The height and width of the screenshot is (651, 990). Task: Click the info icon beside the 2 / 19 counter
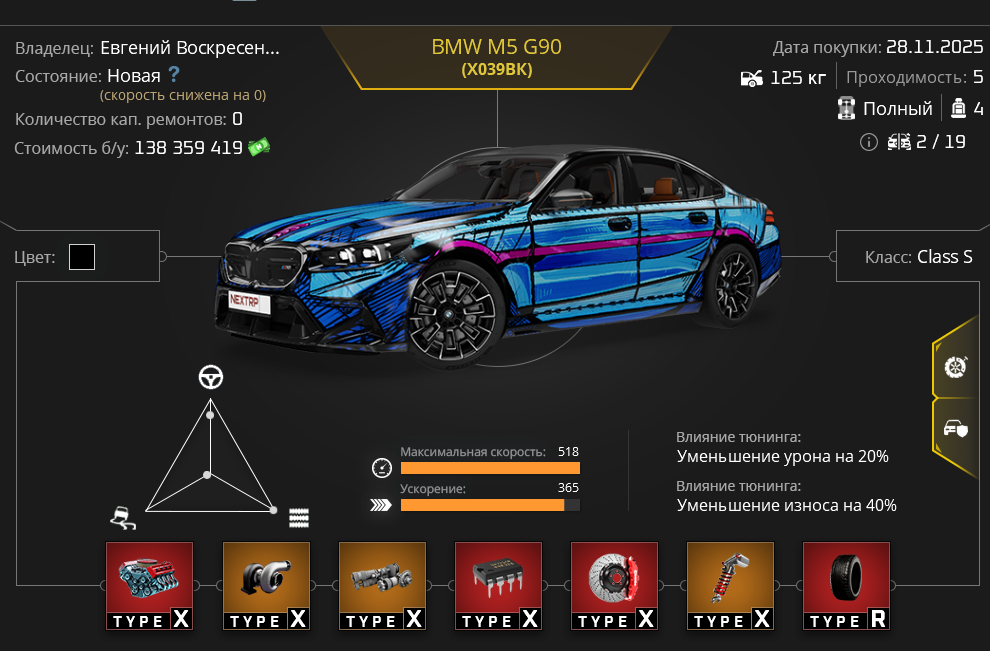click(868, 142)
